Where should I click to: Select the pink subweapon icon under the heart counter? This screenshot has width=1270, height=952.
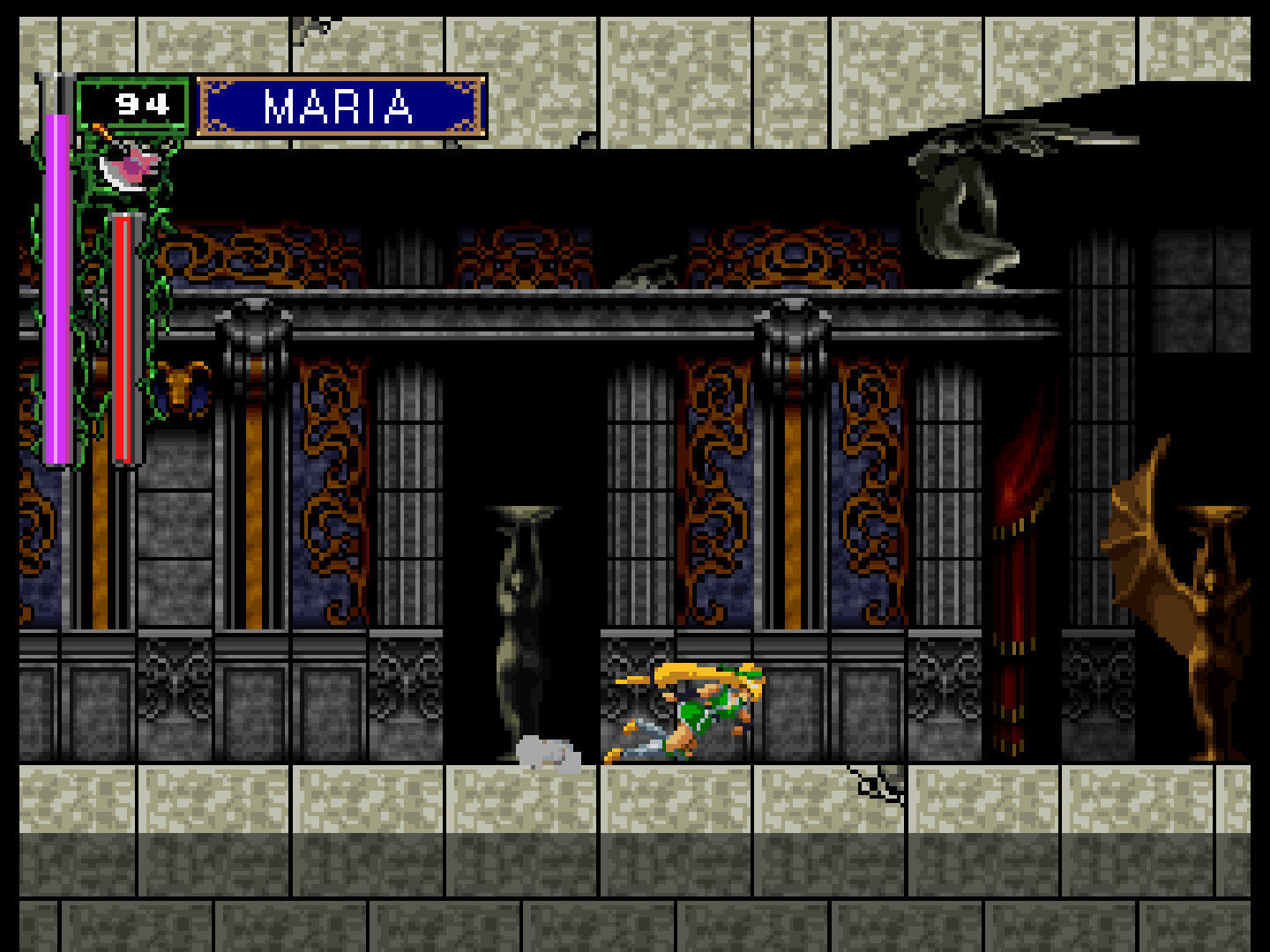click(x=132, y=166)
